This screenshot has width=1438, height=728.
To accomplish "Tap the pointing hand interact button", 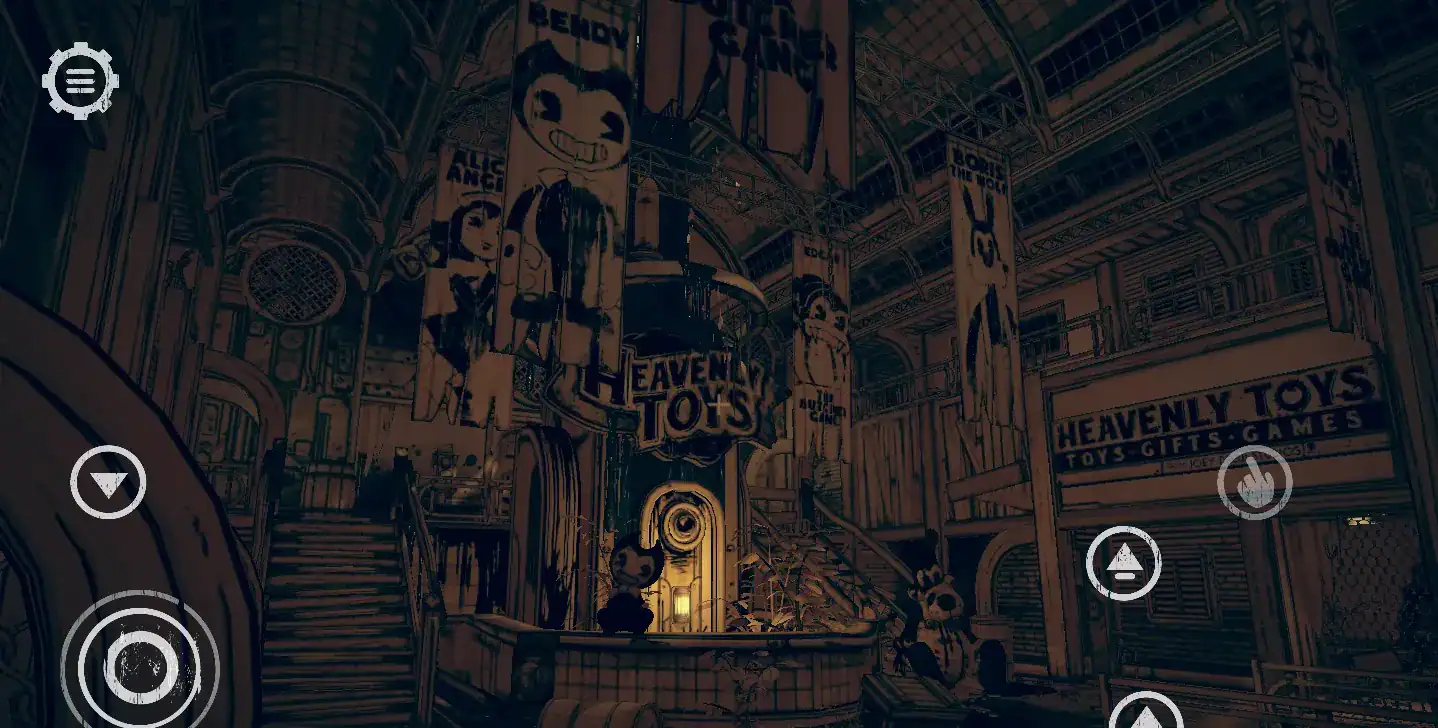I will point(1254,483).
